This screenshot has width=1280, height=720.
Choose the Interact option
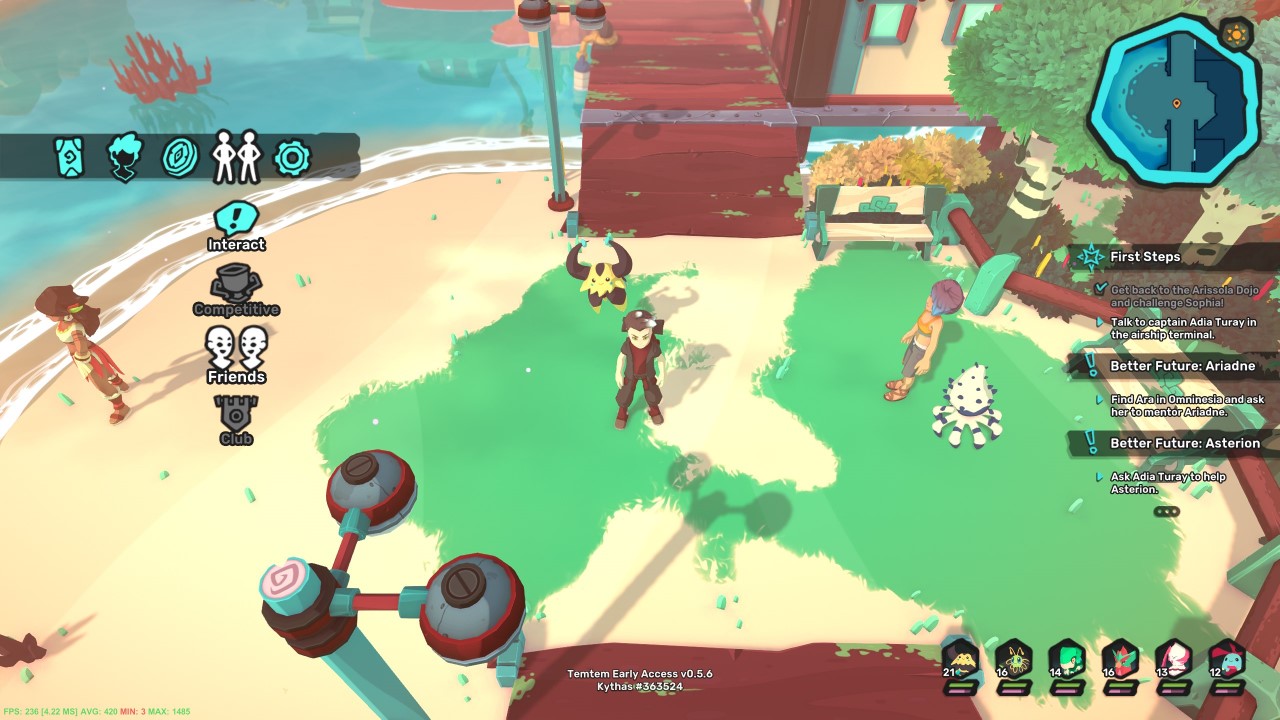tap(237, 226)
